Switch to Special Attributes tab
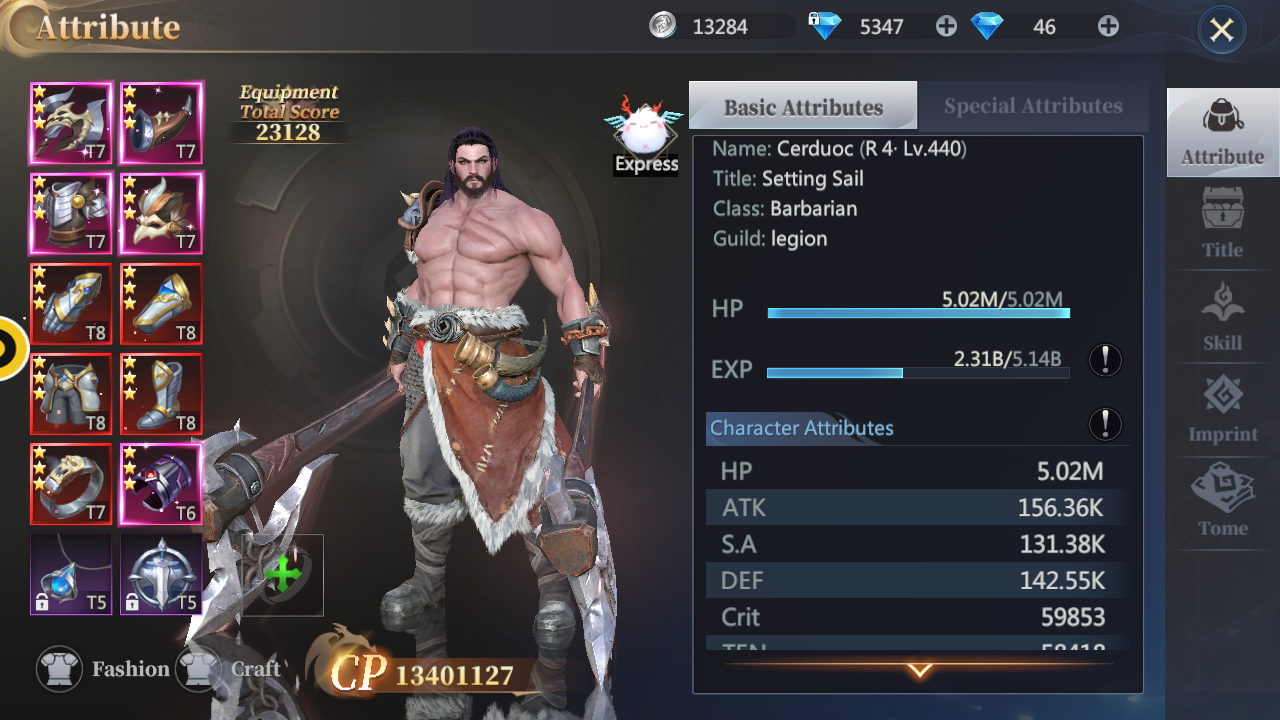1280x720 pixels. pyautogui.click(x=1032, y=106)
